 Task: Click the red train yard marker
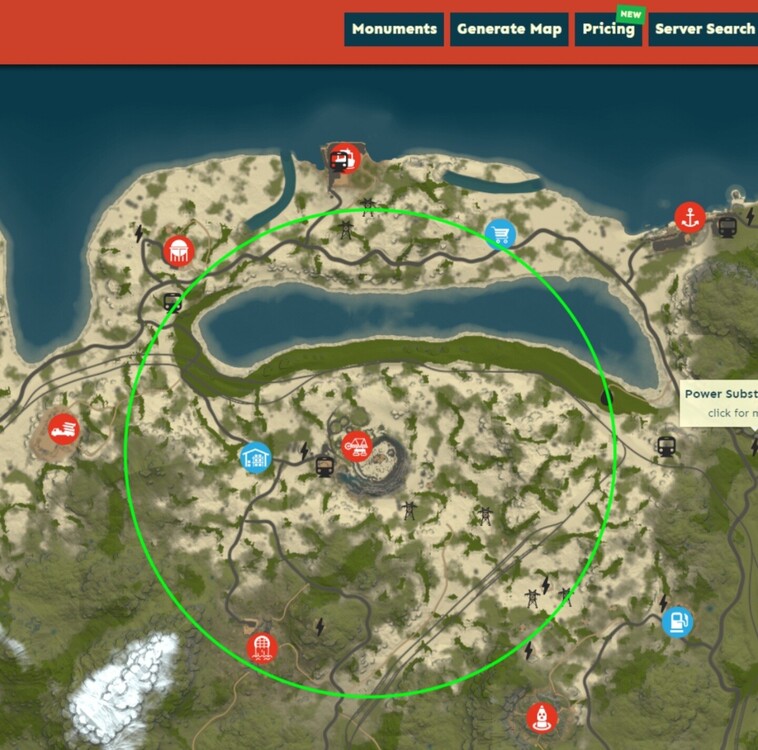[343, 158]
